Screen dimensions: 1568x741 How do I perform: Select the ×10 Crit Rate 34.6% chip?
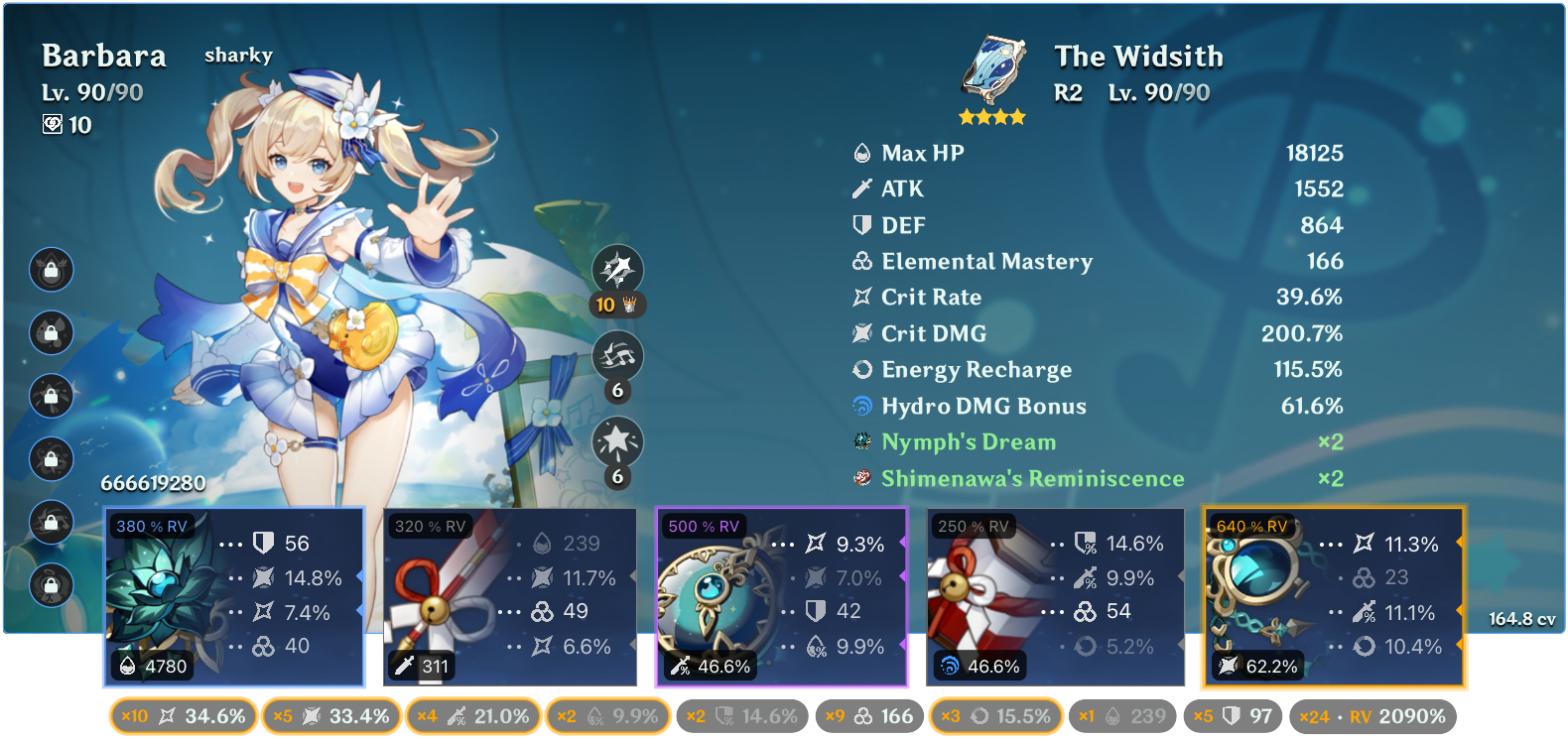pos(183,713)
